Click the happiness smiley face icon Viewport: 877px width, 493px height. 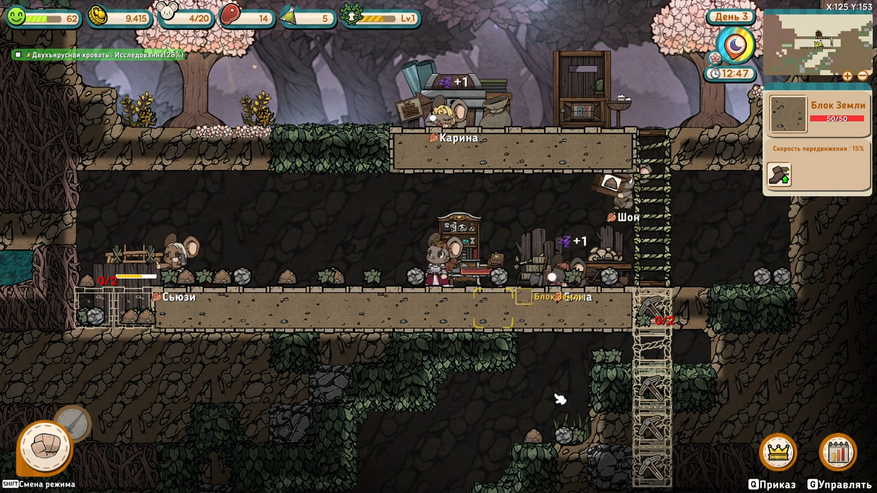point(17,16)
